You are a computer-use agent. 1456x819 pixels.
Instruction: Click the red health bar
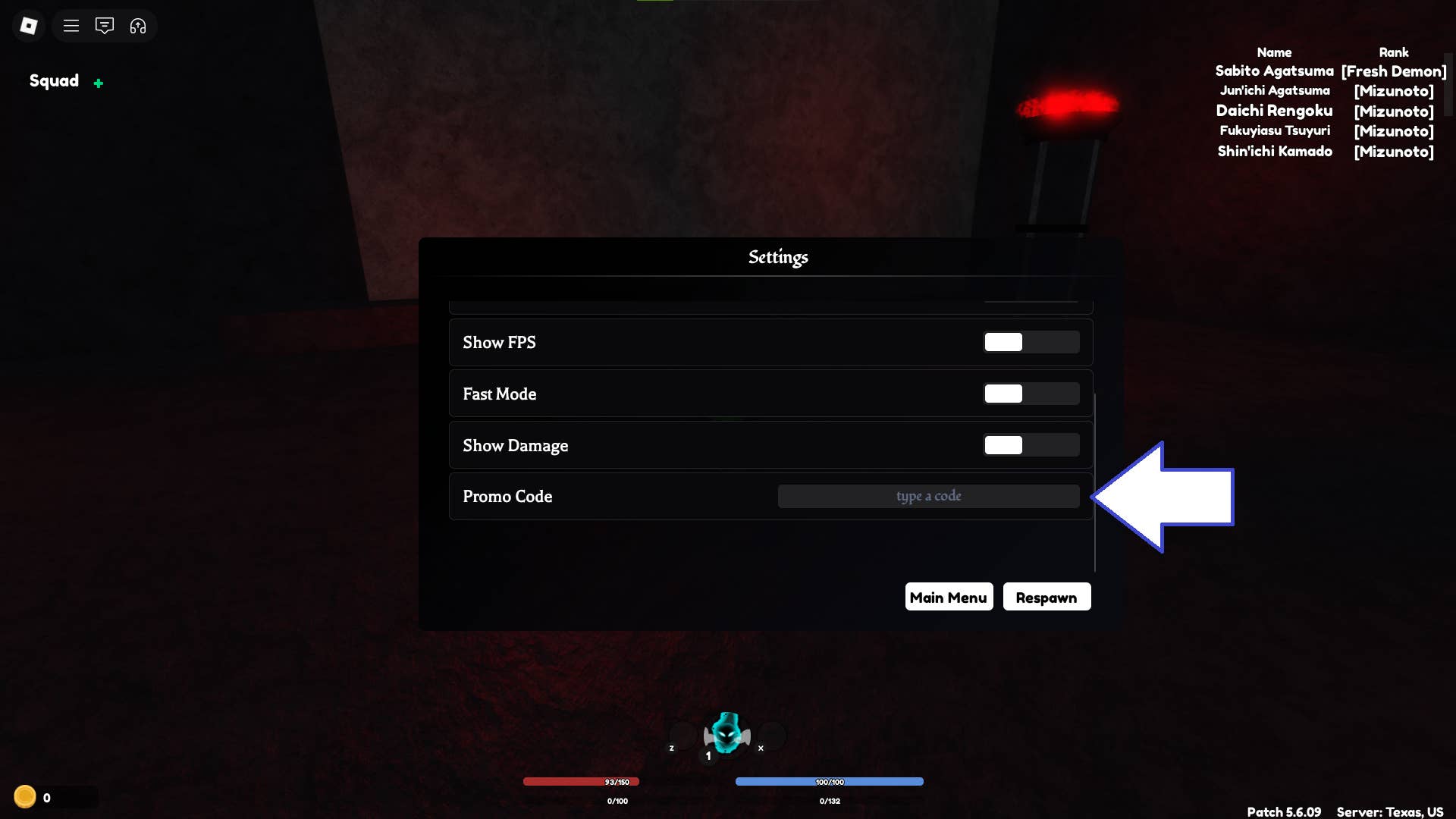(x=582, y=781)
